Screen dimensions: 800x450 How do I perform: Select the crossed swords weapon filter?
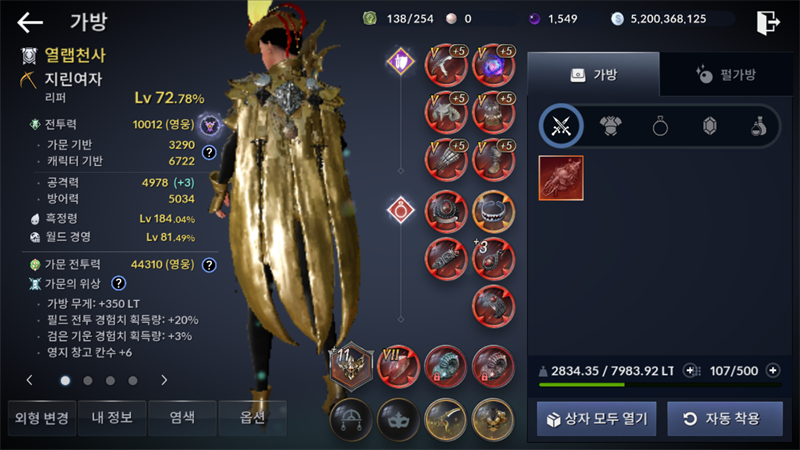[561, 125]
